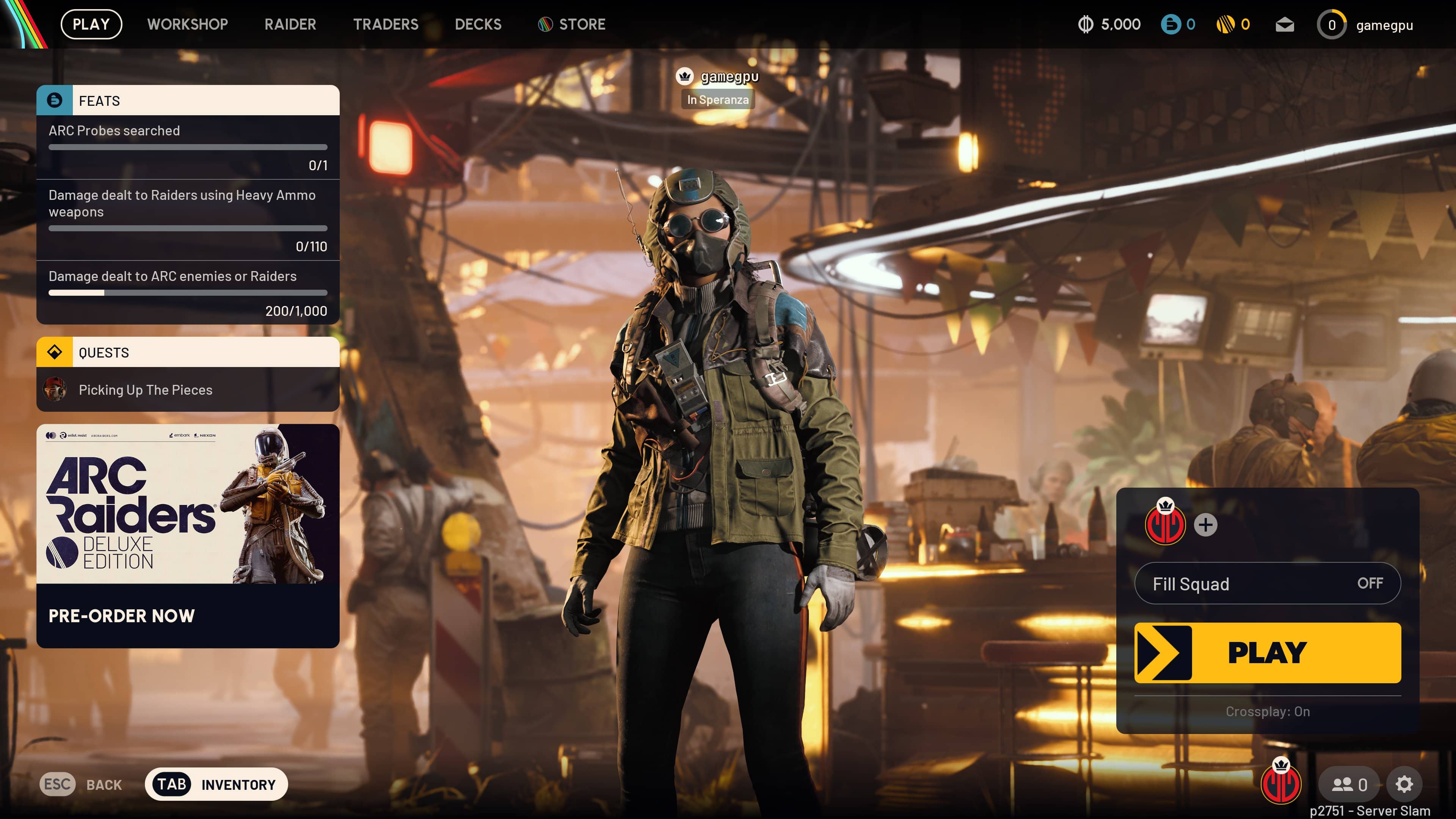Select the Play tab in top navigation
This screenshot has height=819, width=1456.
pos(91,24)
